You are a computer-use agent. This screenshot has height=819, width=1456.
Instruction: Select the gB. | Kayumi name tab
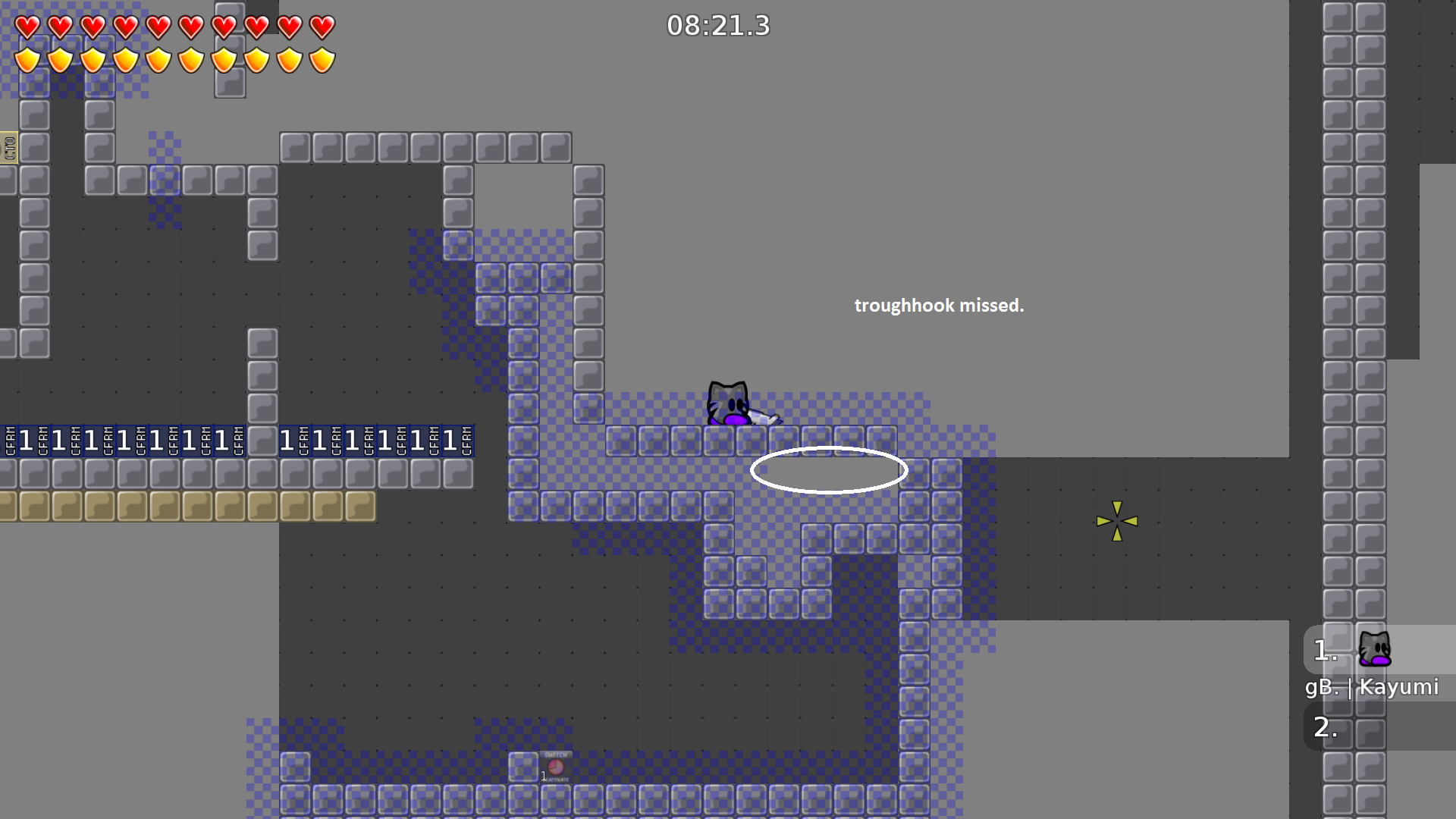click(1373, 688)
